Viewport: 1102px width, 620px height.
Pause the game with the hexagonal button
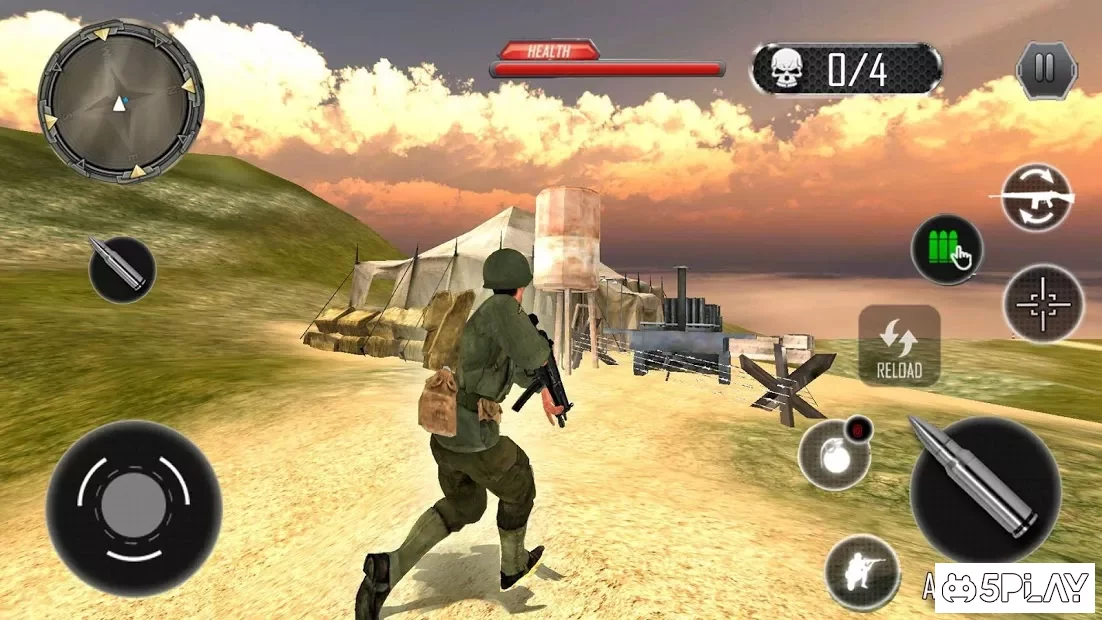(1045, 70)
